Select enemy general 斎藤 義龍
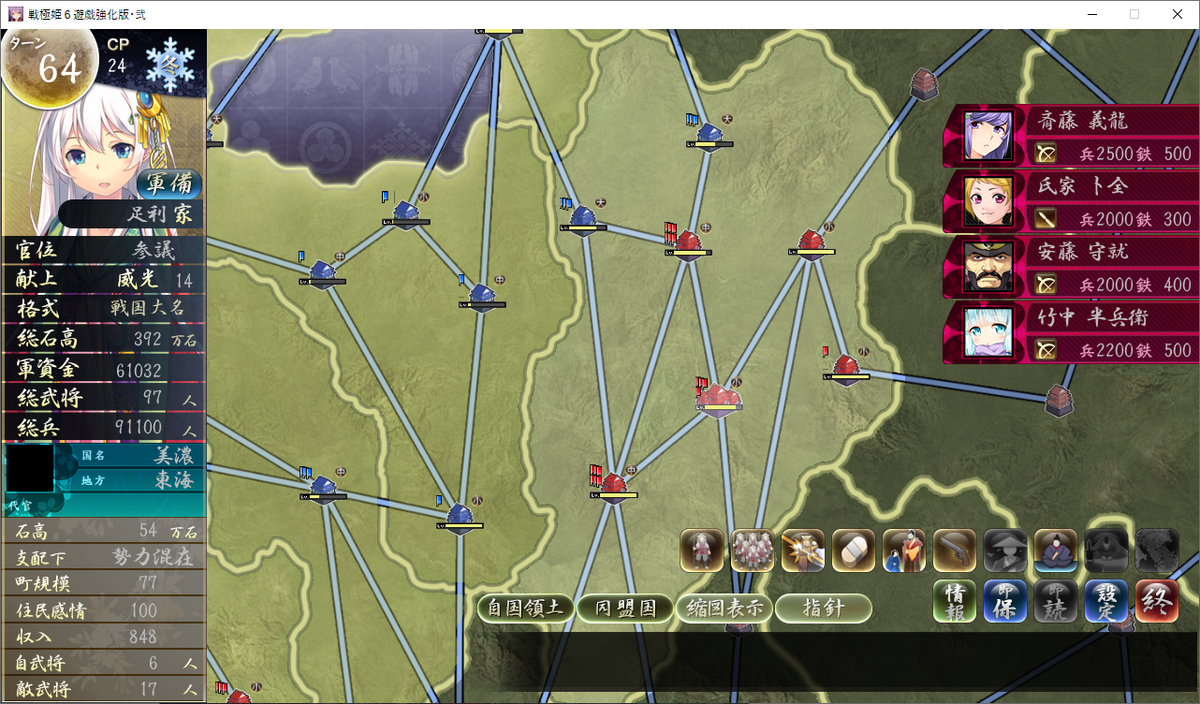 1072,136
